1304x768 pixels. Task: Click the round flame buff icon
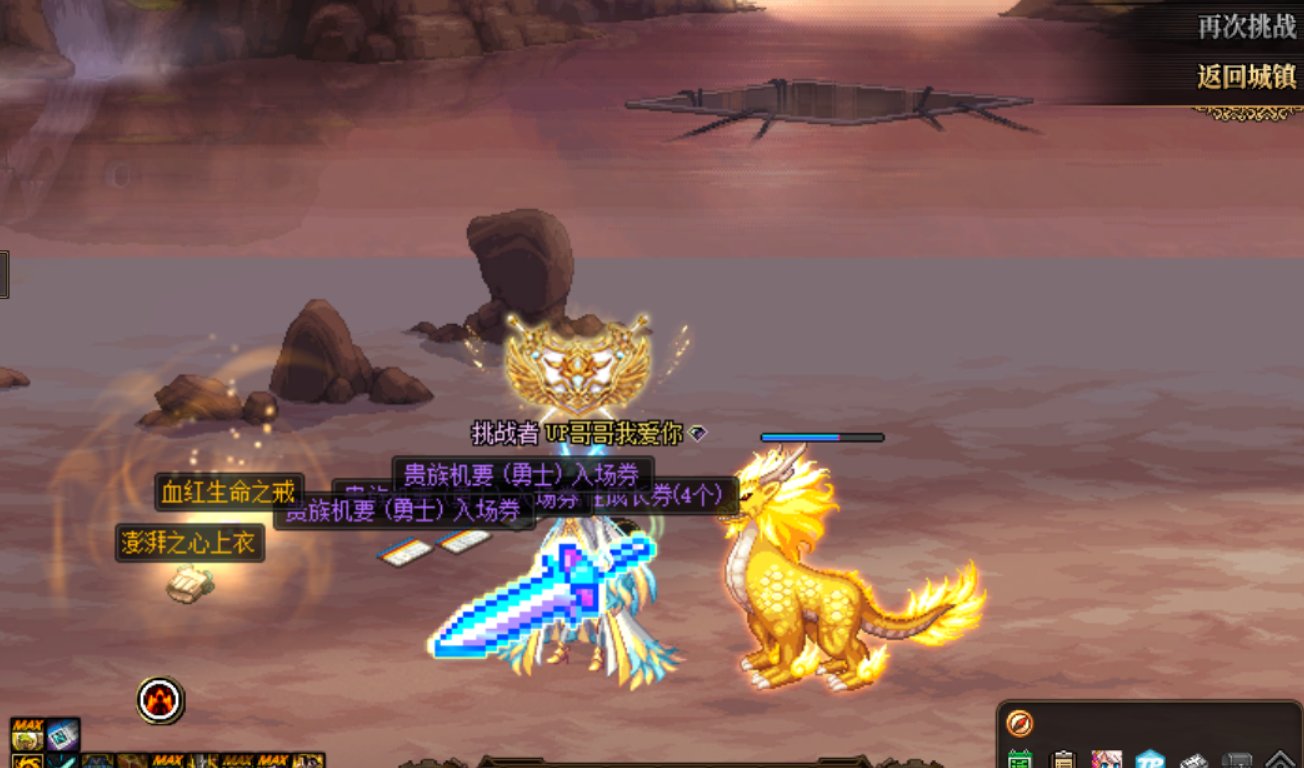158,702
